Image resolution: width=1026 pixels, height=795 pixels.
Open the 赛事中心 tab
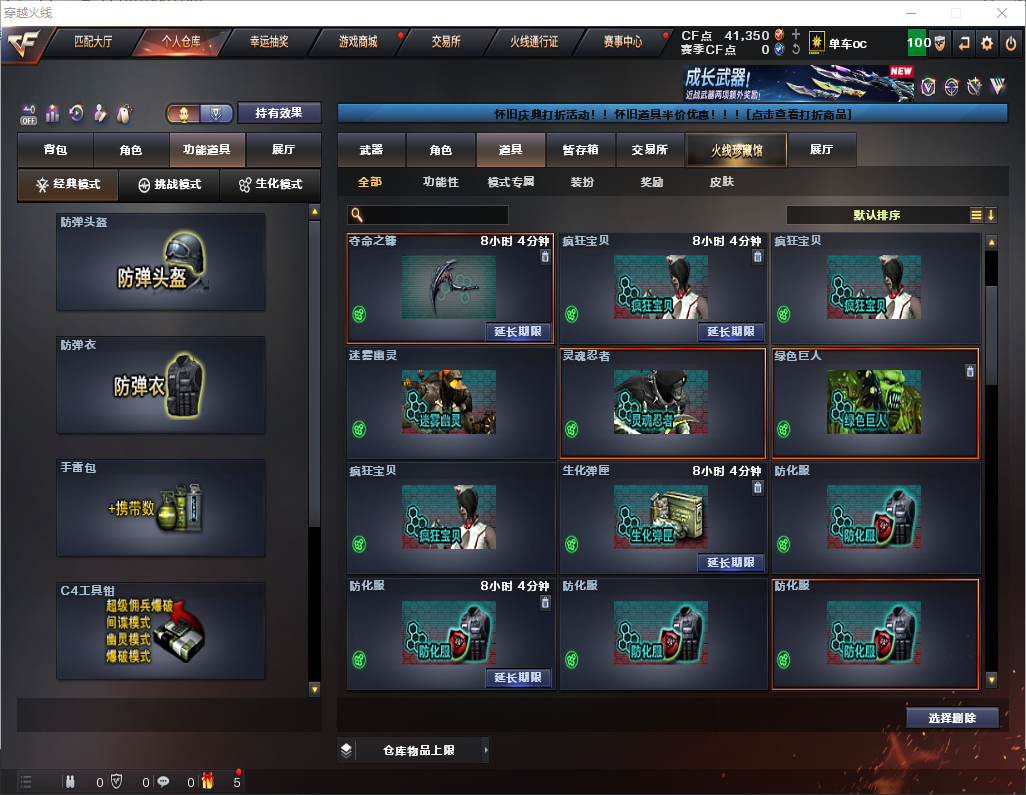622,42
